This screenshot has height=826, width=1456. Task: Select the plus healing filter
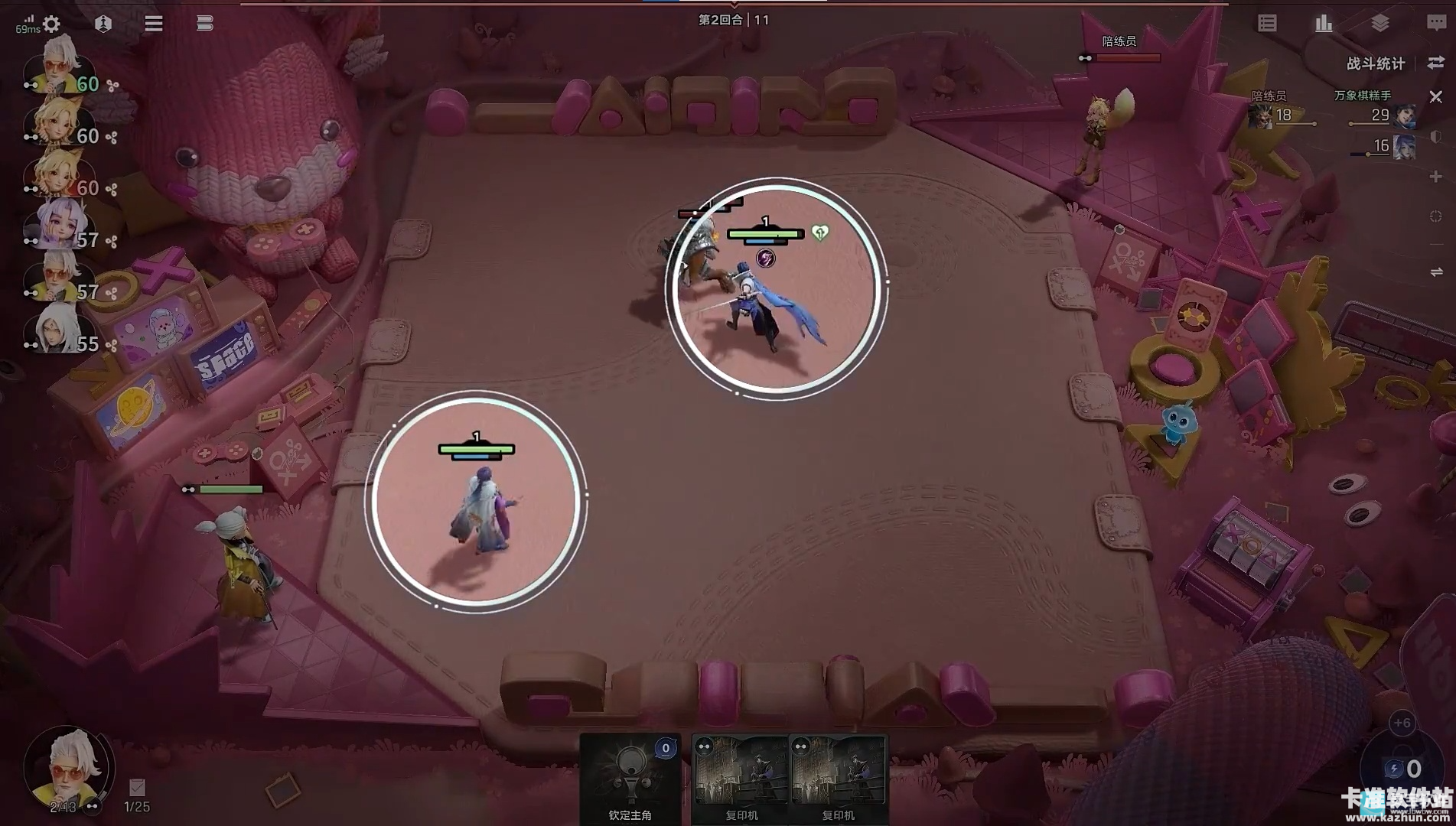(x=1435, y=177)
